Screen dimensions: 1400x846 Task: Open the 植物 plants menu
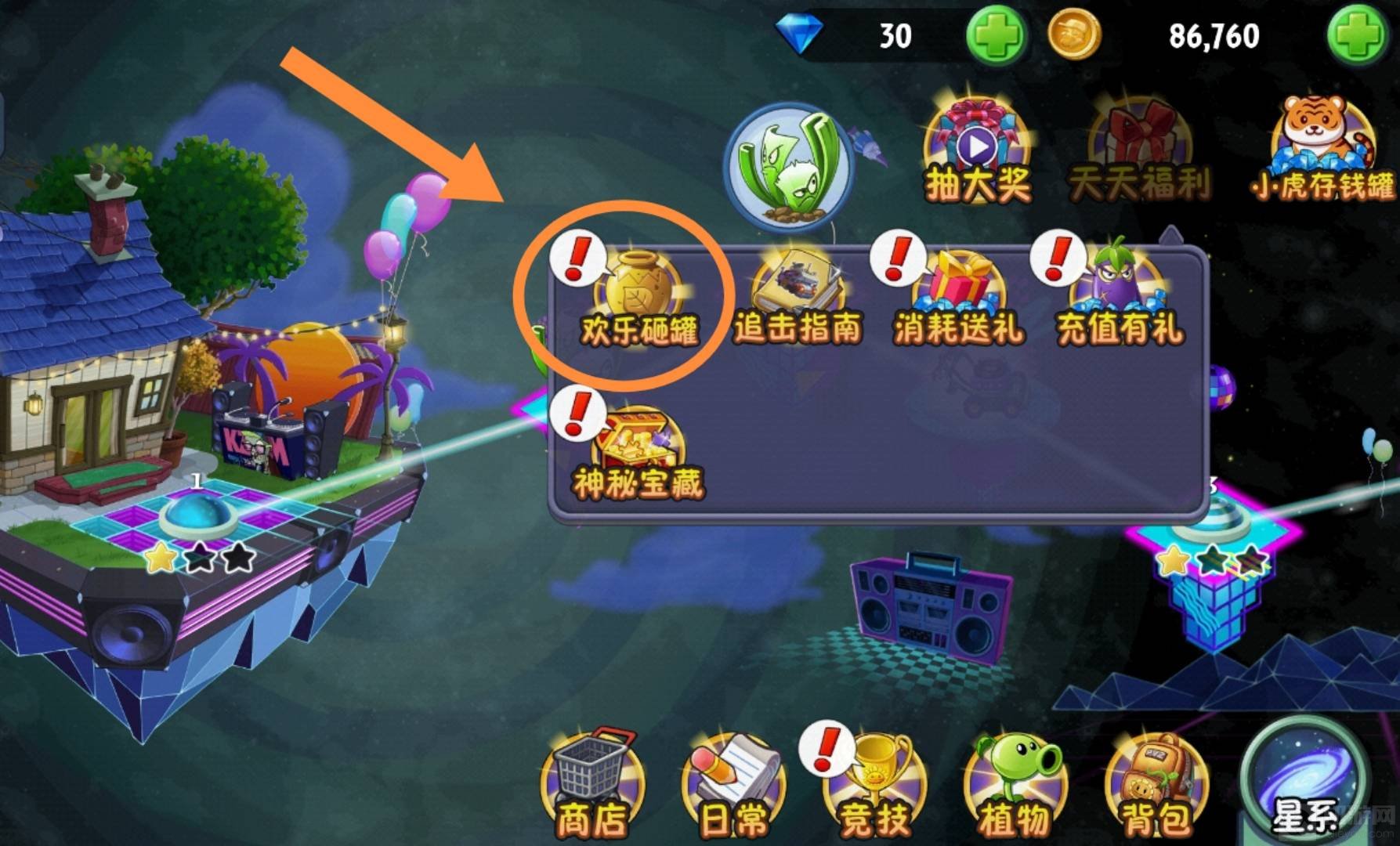point(1015,787)
